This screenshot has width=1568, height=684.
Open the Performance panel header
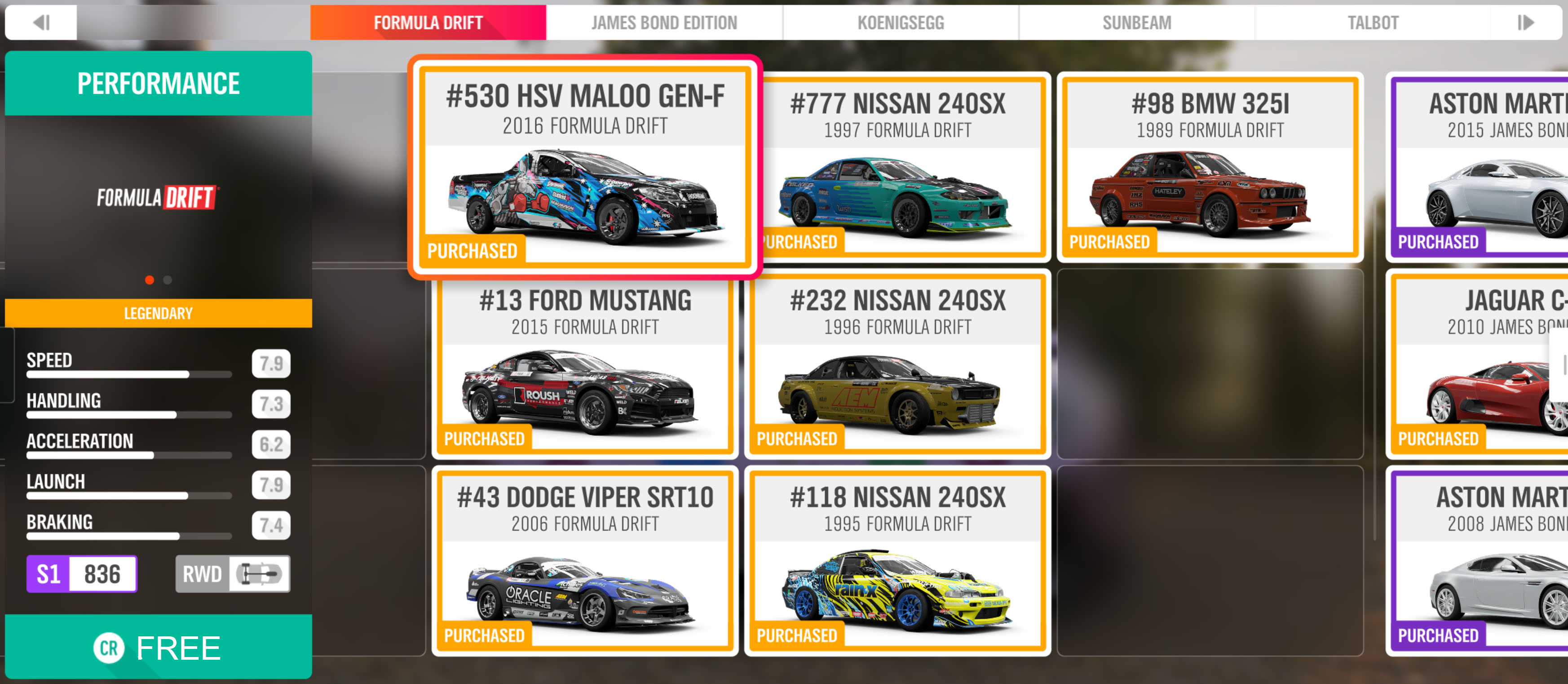click(x=158, y=84)
